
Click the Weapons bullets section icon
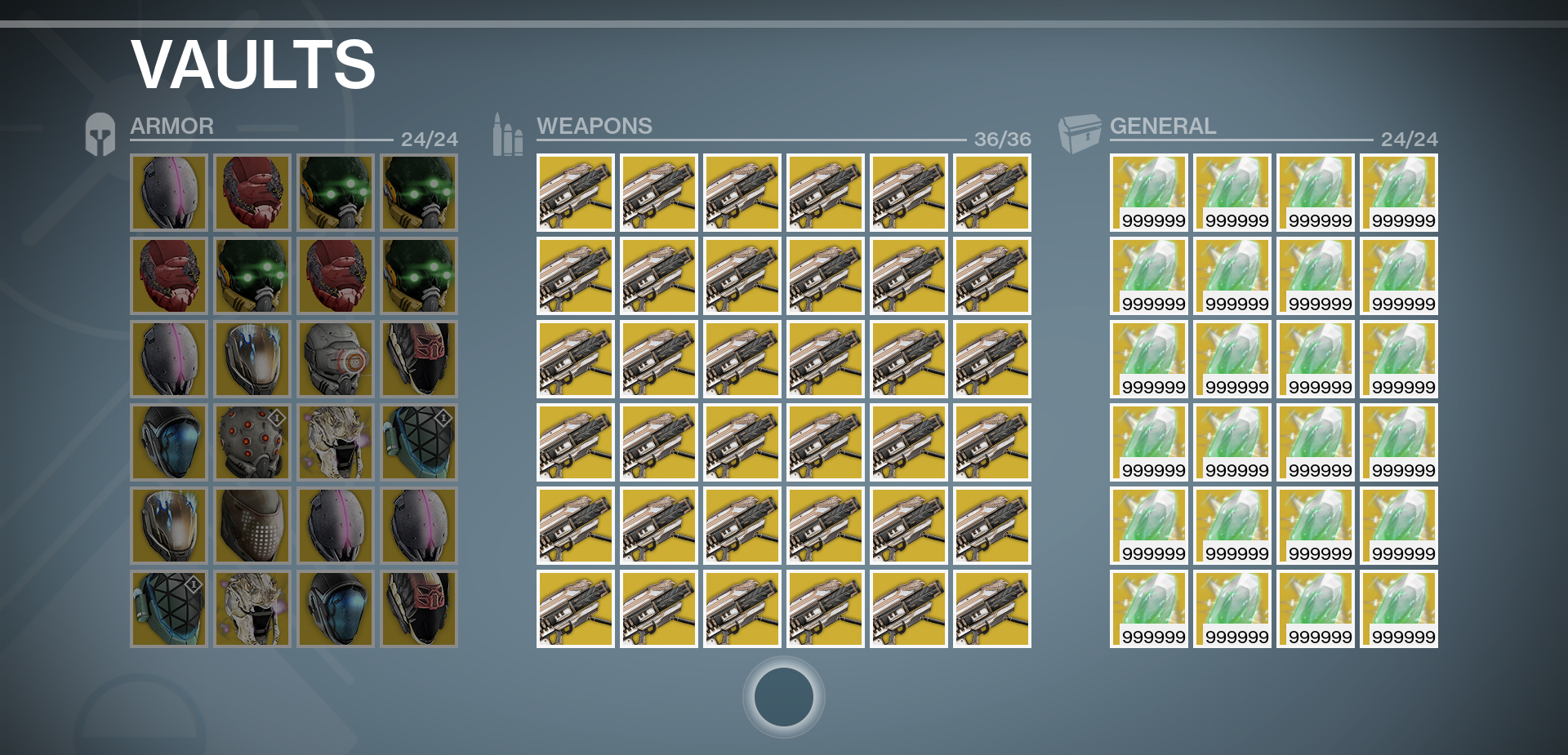tap(506, 130)
